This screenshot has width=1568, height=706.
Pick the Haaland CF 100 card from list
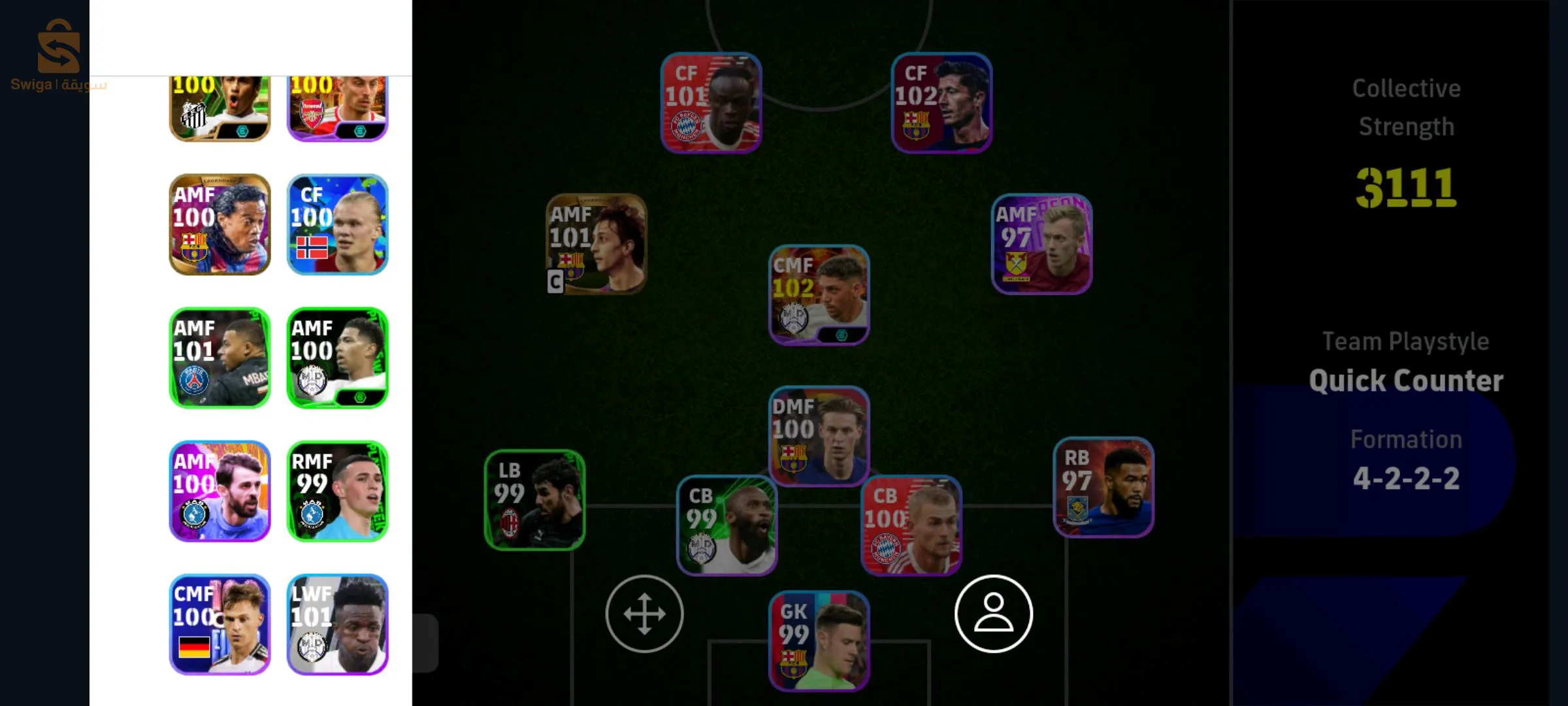point(338,224)
